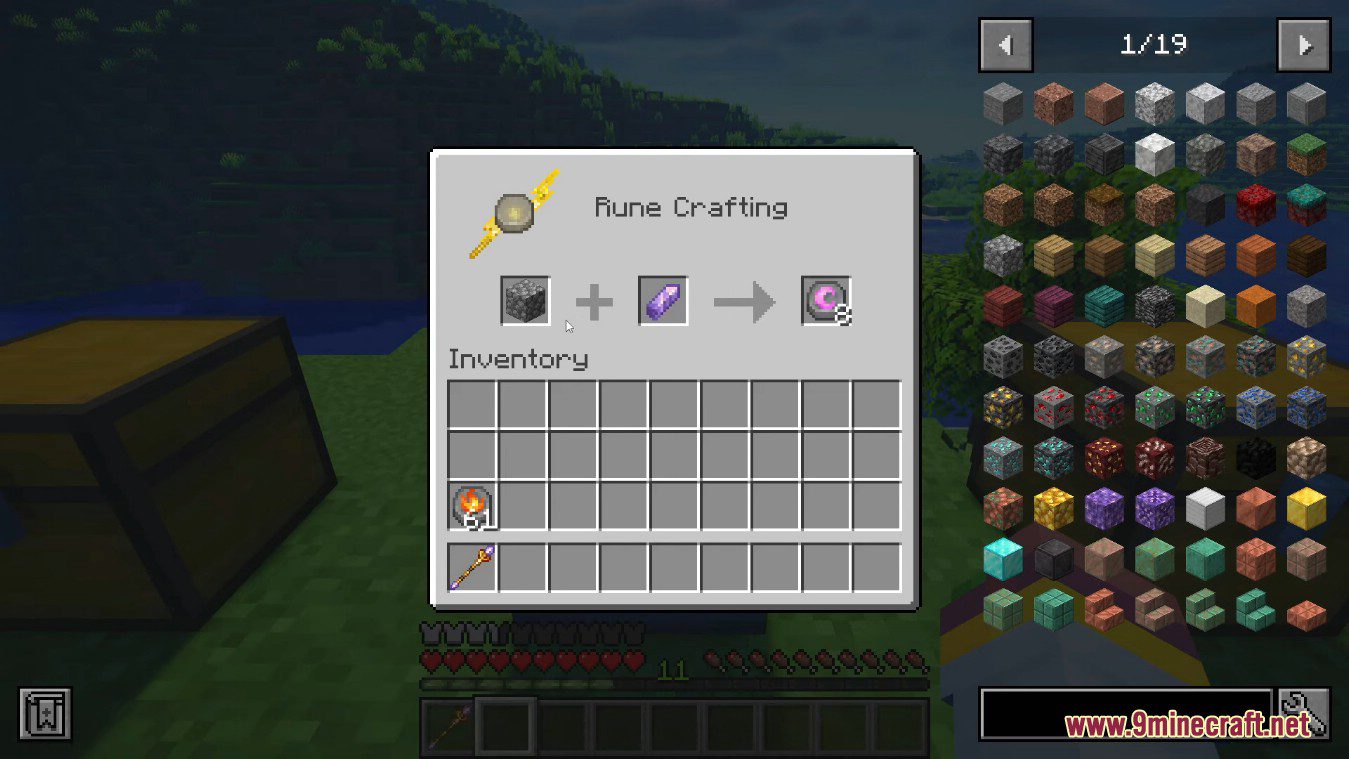Viewport: 1349px width, 759px height.
Task: Click the diamond ore in the item panel
Action: coord(1003,457)
